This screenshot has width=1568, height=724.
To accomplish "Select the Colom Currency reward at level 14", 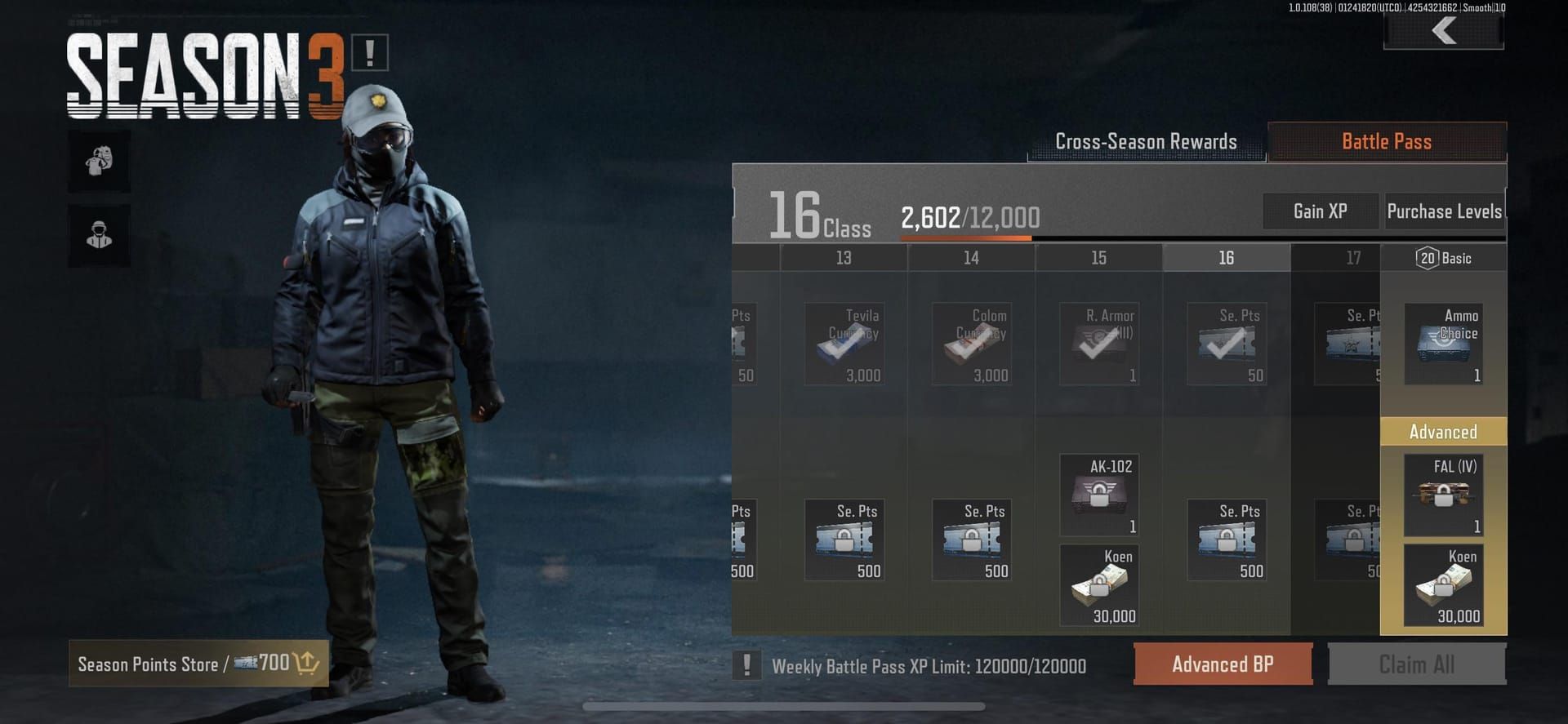I will (x=971, y=343).
